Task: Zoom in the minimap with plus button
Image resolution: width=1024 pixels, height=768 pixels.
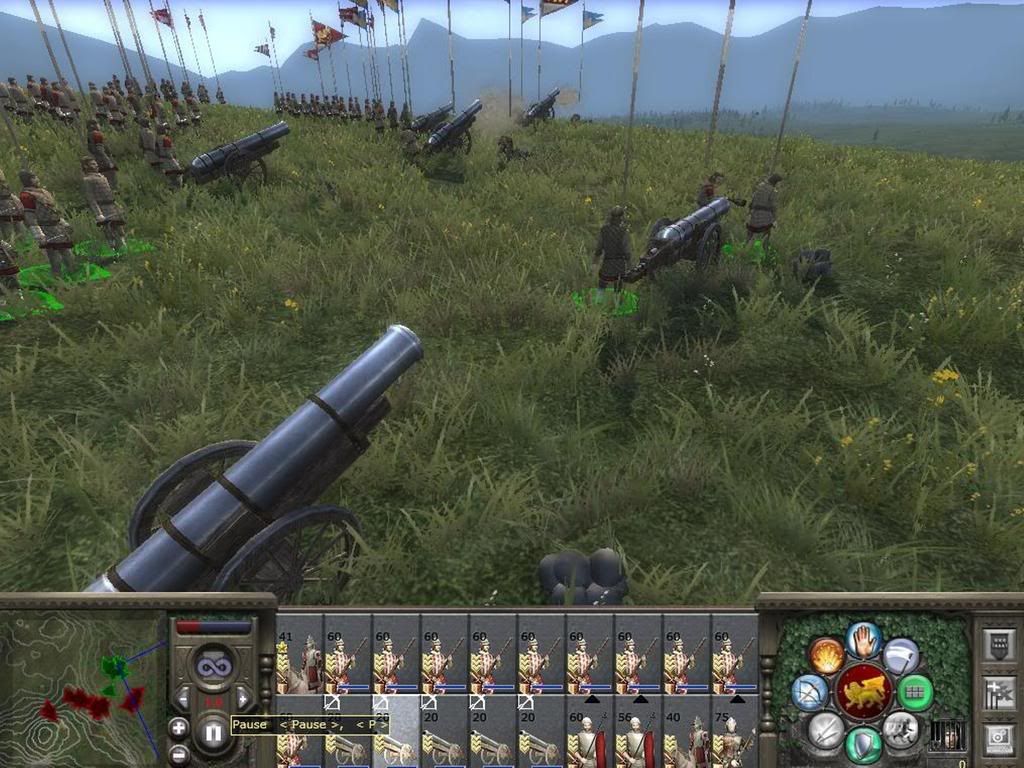Action: (x=178, y=727)
